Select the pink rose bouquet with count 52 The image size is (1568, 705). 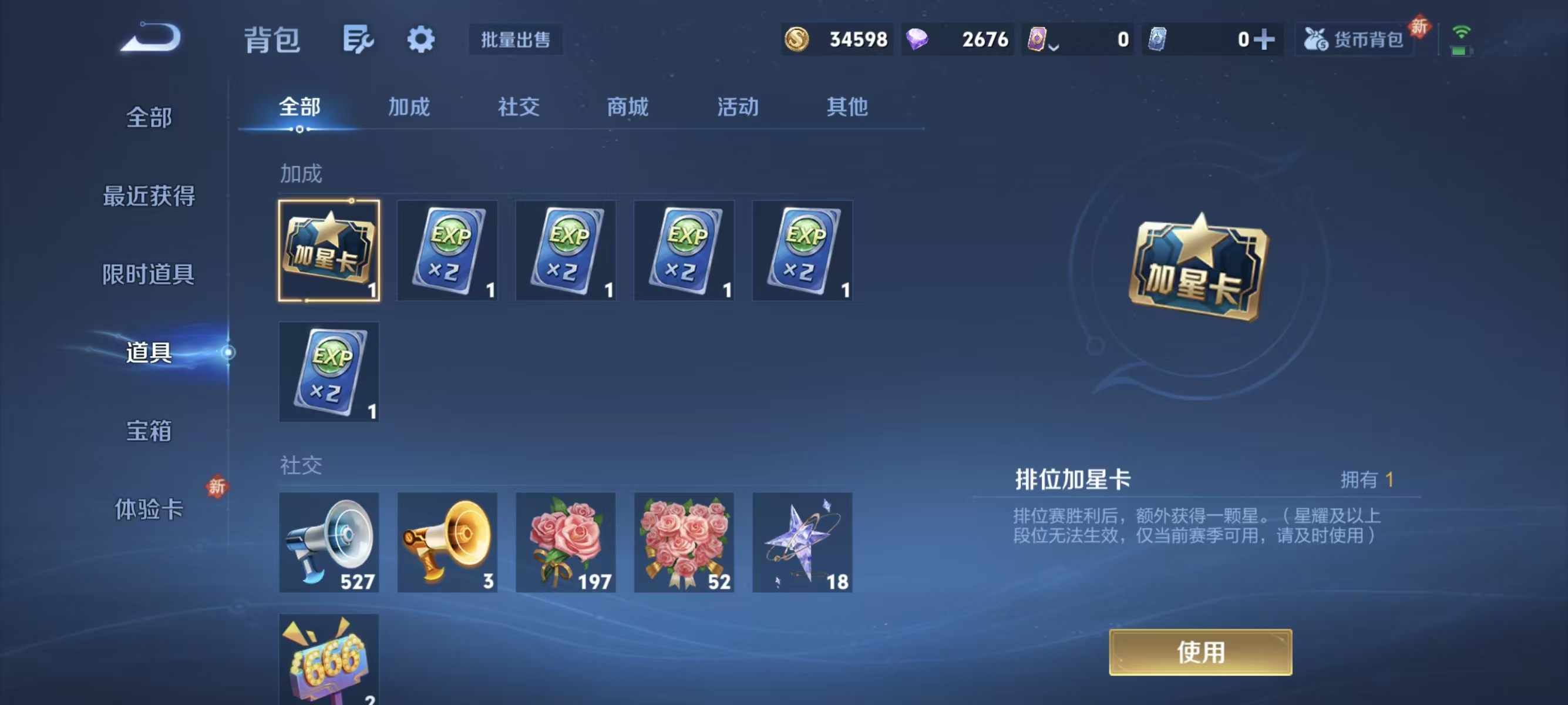684,542
